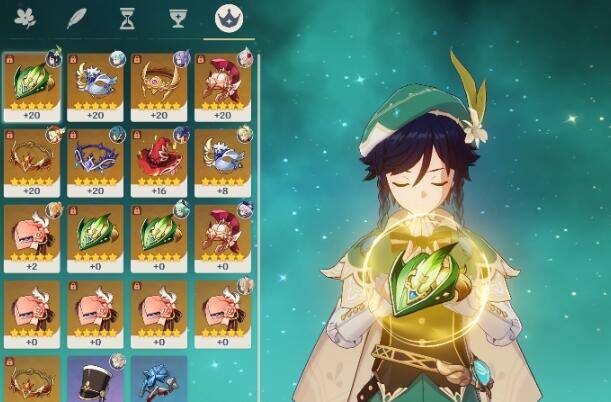Show the hourglass sands artifact tab
This screenshot has width=611, height=402.
(x=126, y=18)
